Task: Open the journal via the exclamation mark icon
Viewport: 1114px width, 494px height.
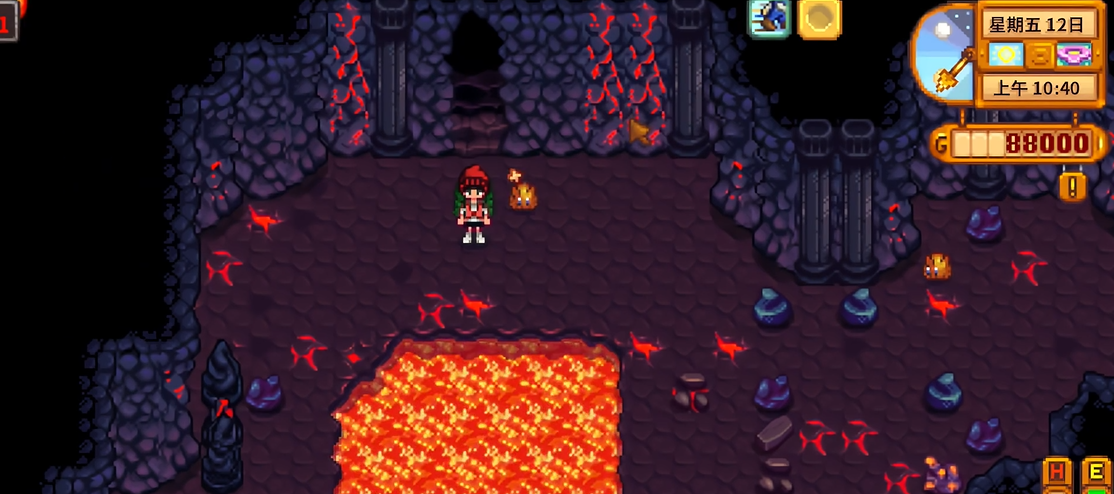Action: tap(1072, 186)
